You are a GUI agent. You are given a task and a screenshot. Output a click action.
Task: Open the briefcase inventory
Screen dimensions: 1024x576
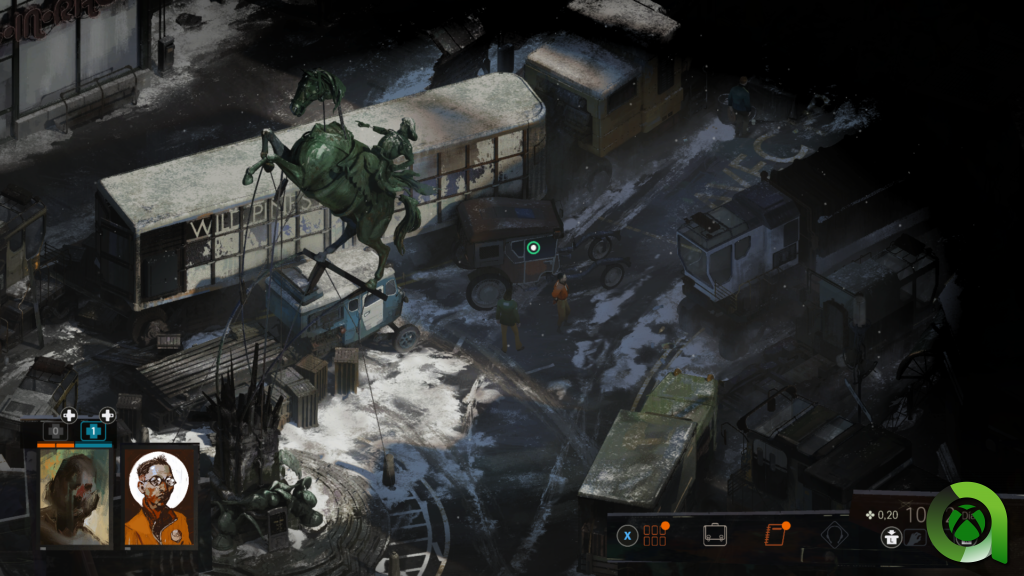click(x=714, y=535)
